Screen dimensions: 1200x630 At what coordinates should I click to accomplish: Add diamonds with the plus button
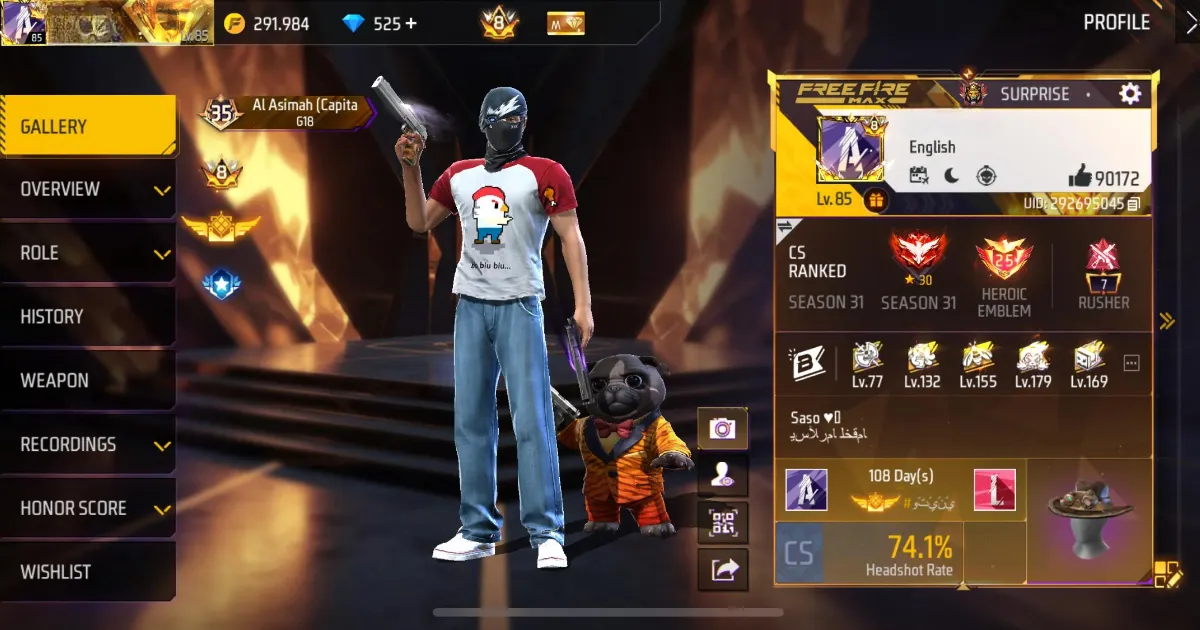coord(410,24)
